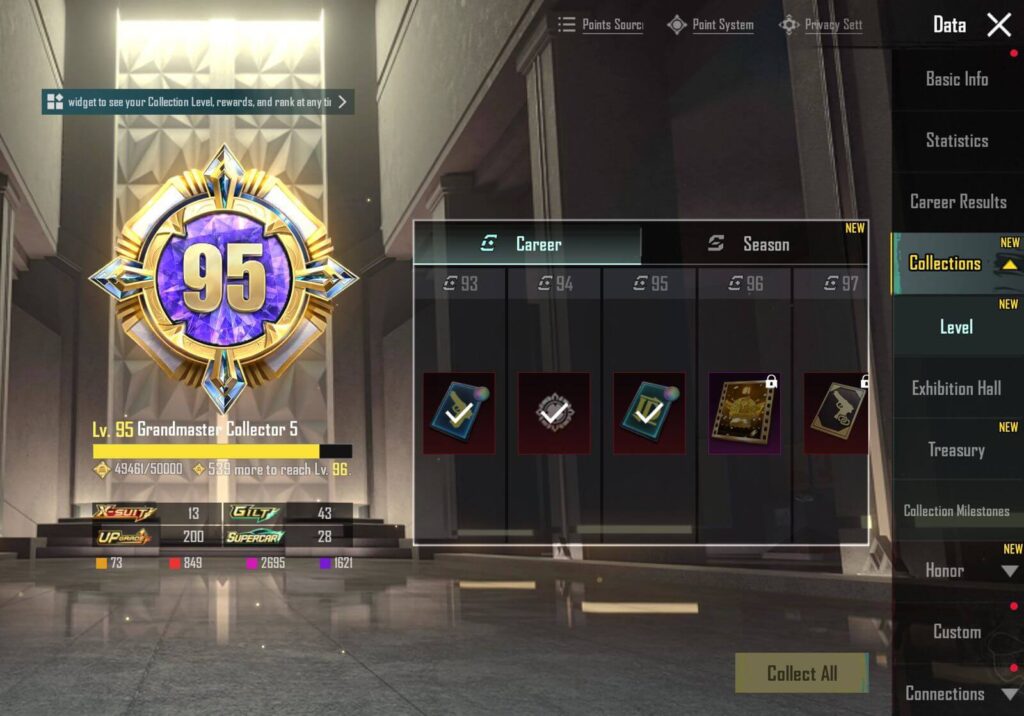Open Privacy Settings
This screenshot has height=716, width=1024.
click(x=822, y=25)
